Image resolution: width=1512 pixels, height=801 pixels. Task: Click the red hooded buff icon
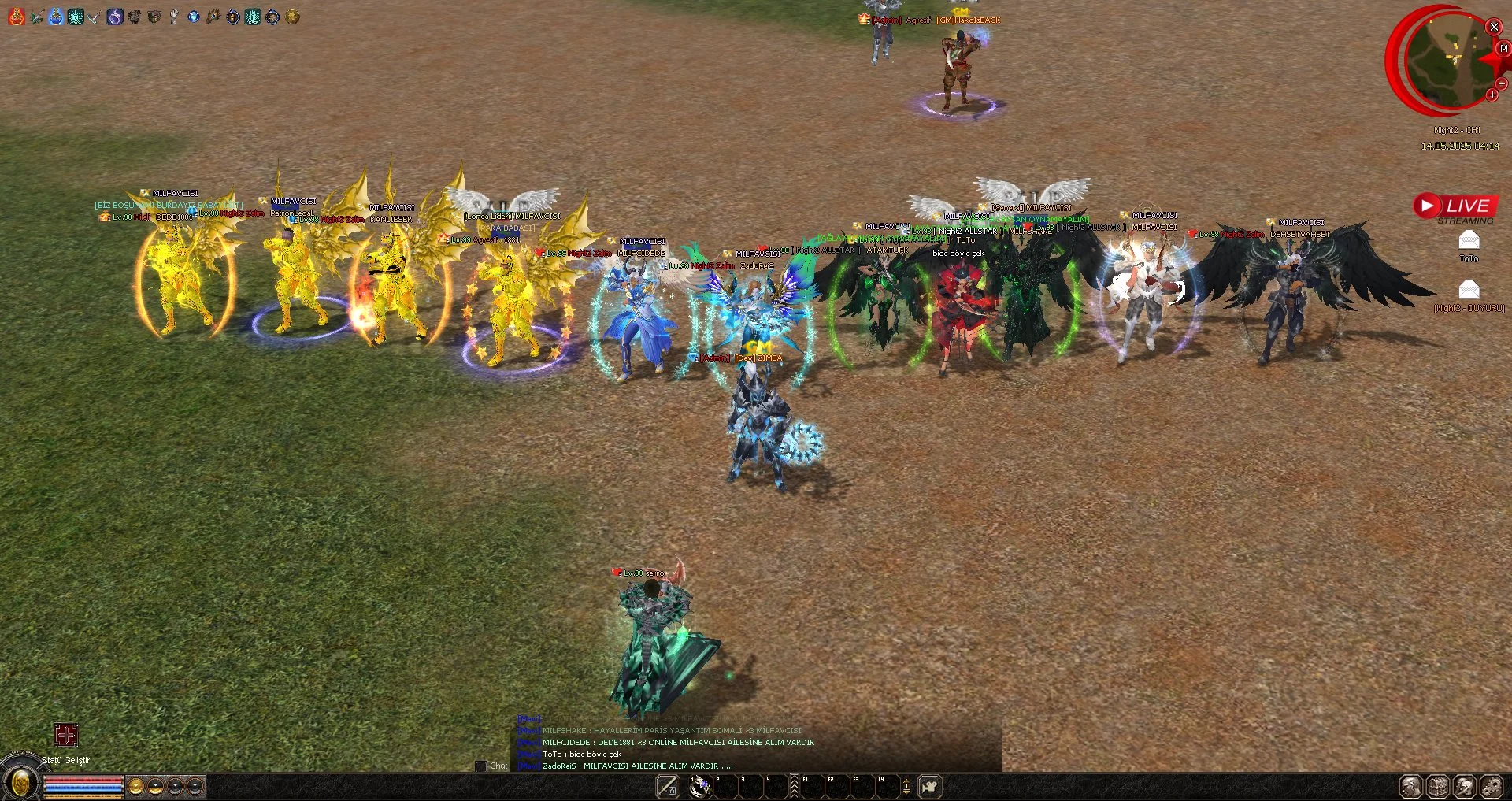click(x=17, y=17)
